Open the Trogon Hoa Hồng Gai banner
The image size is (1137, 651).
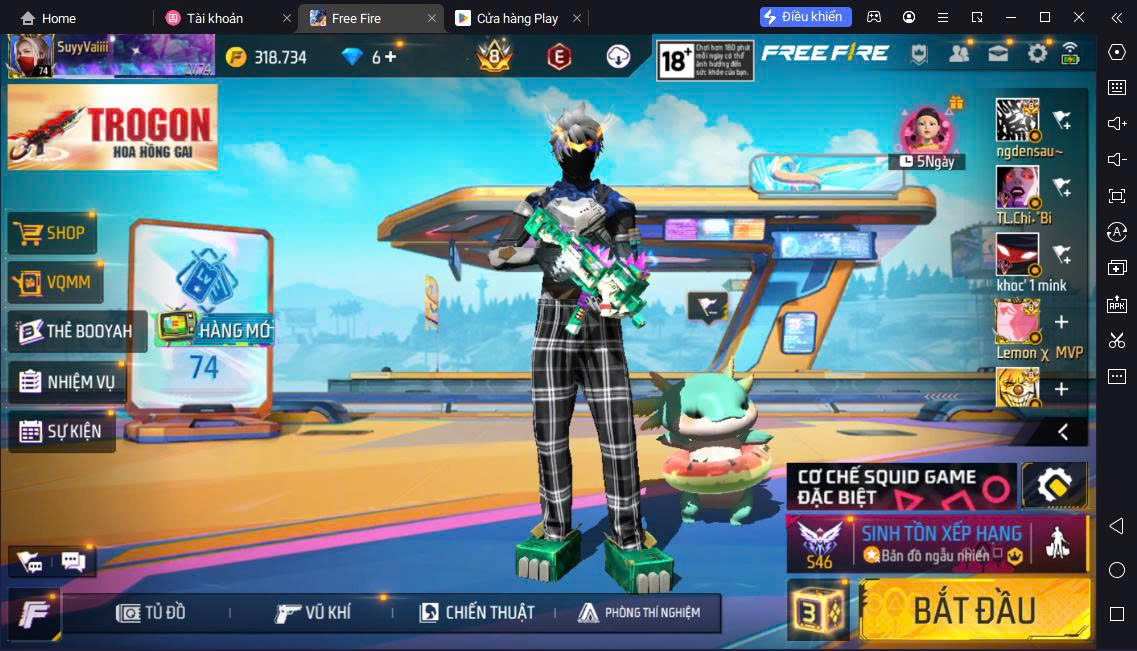pos(112,126)
